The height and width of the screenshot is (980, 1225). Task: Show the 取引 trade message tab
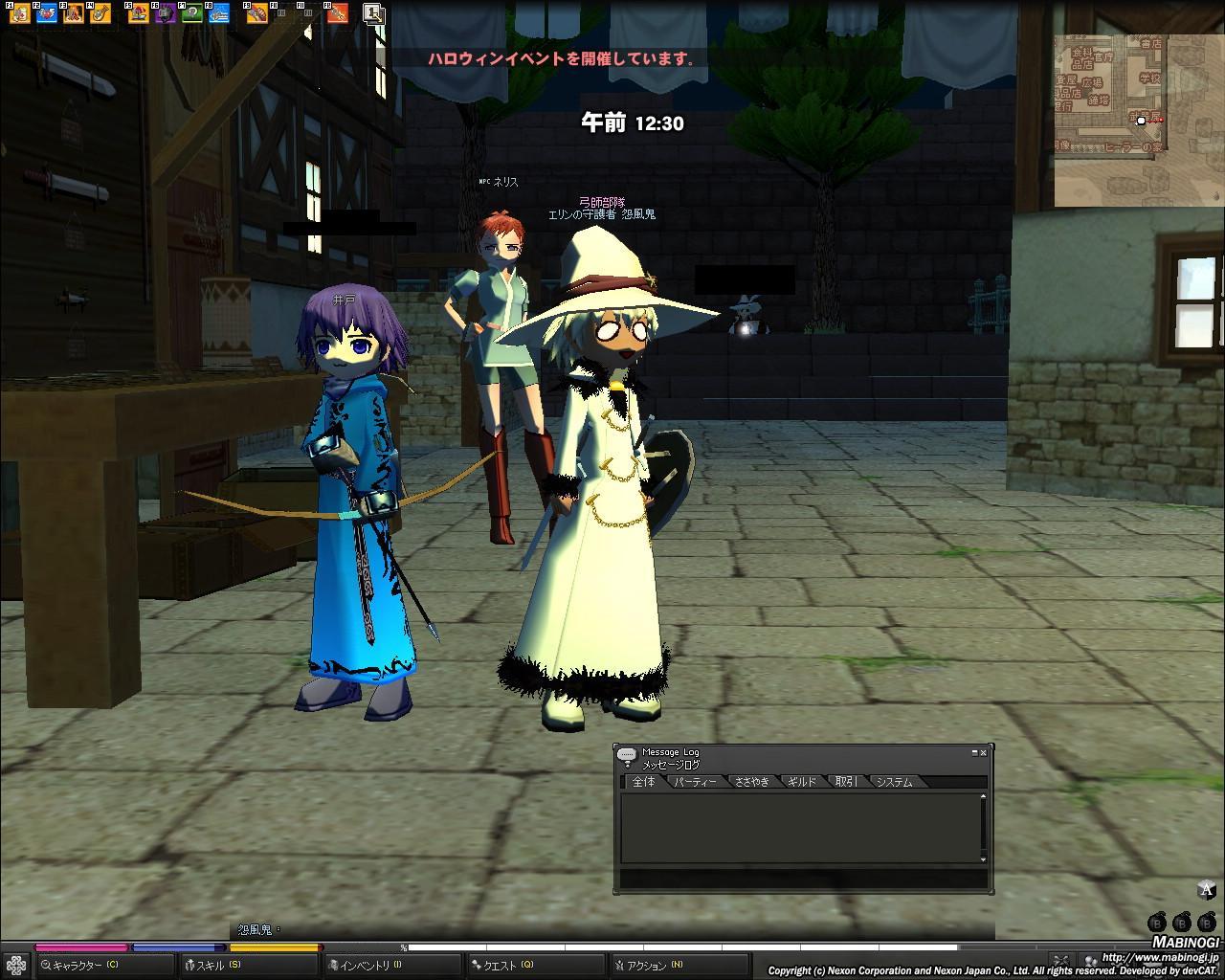click(846, 782)
